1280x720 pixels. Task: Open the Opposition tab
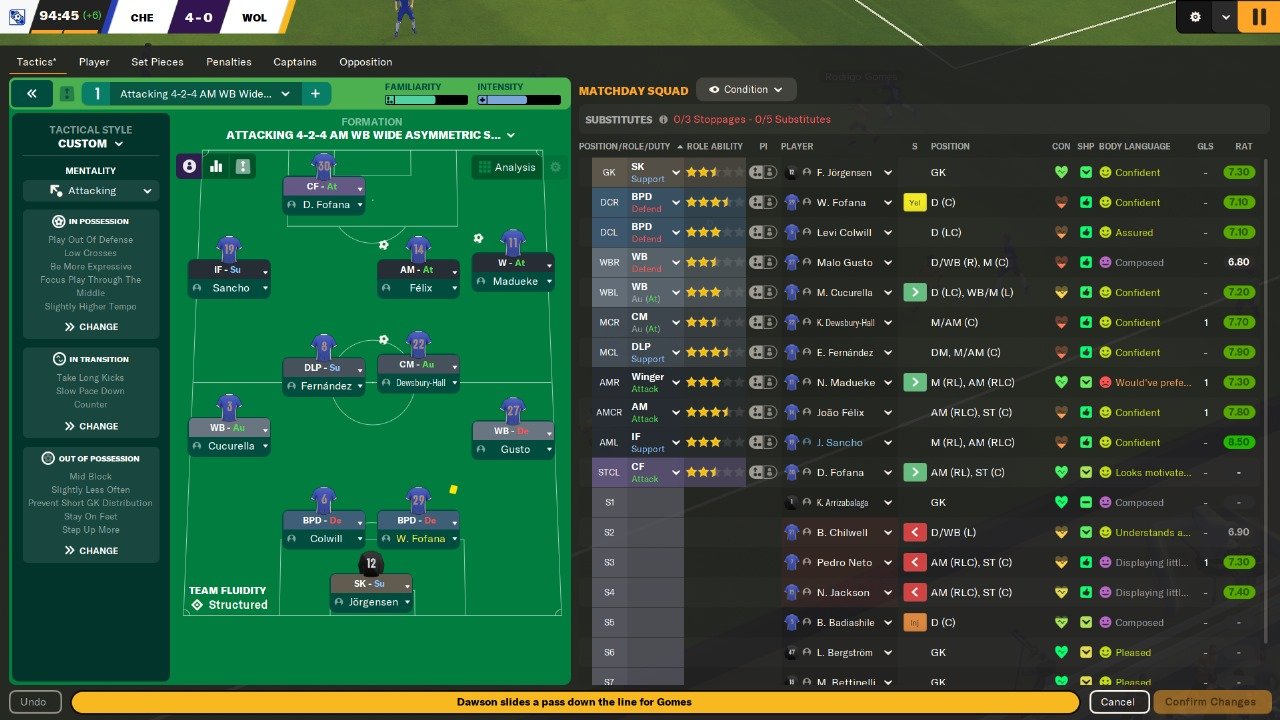[365, 62]
